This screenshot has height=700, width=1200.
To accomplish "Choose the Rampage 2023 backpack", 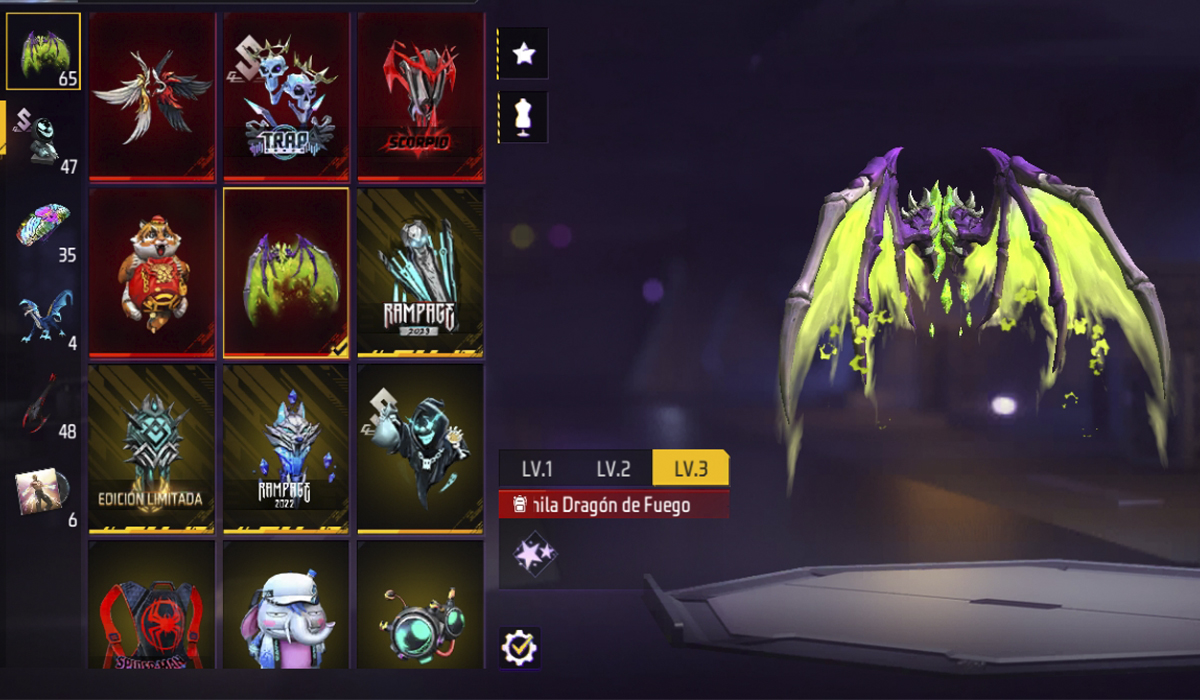I will [420, 272].
